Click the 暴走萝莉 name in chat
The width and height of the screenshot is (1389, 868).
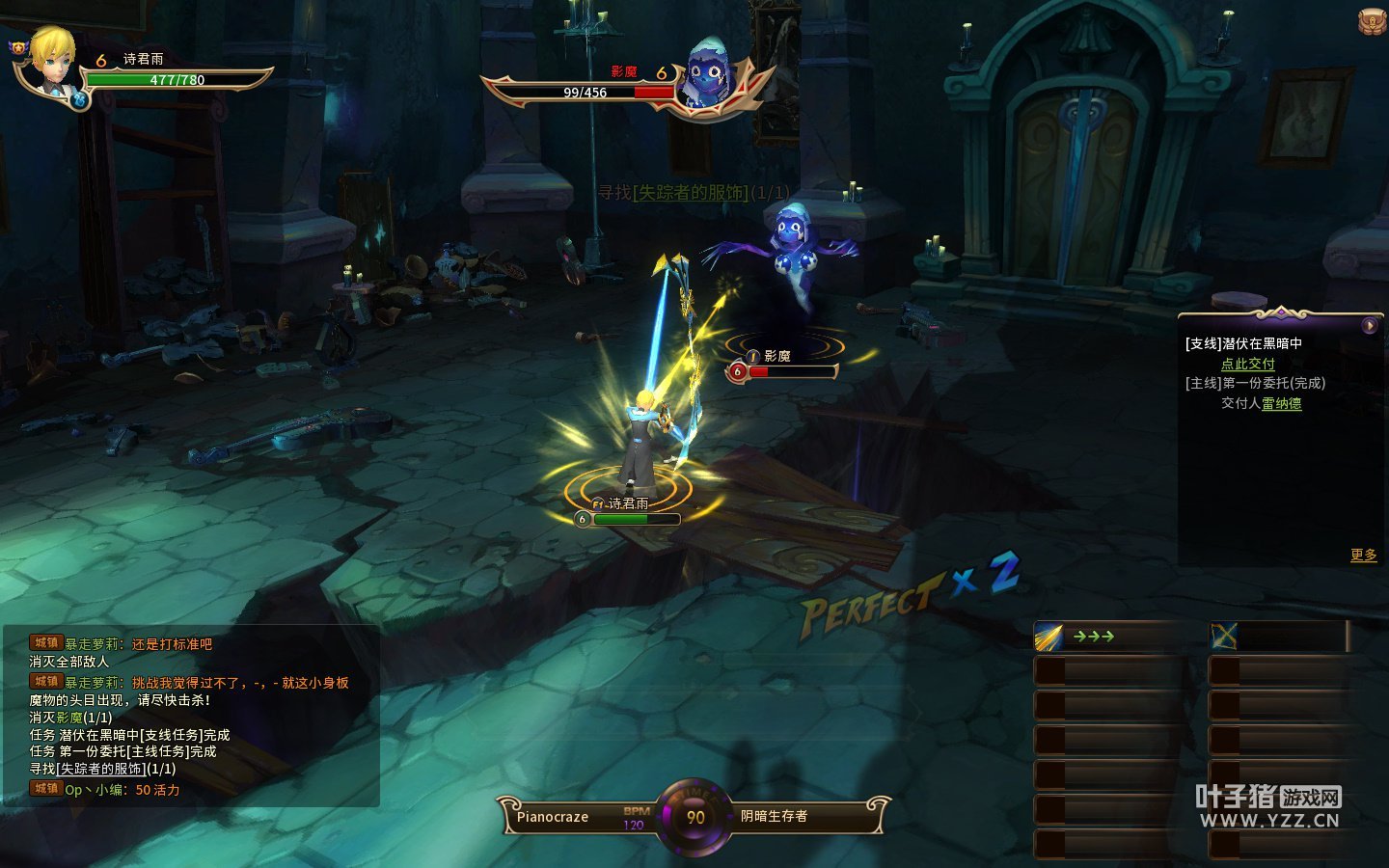(93, 644)
